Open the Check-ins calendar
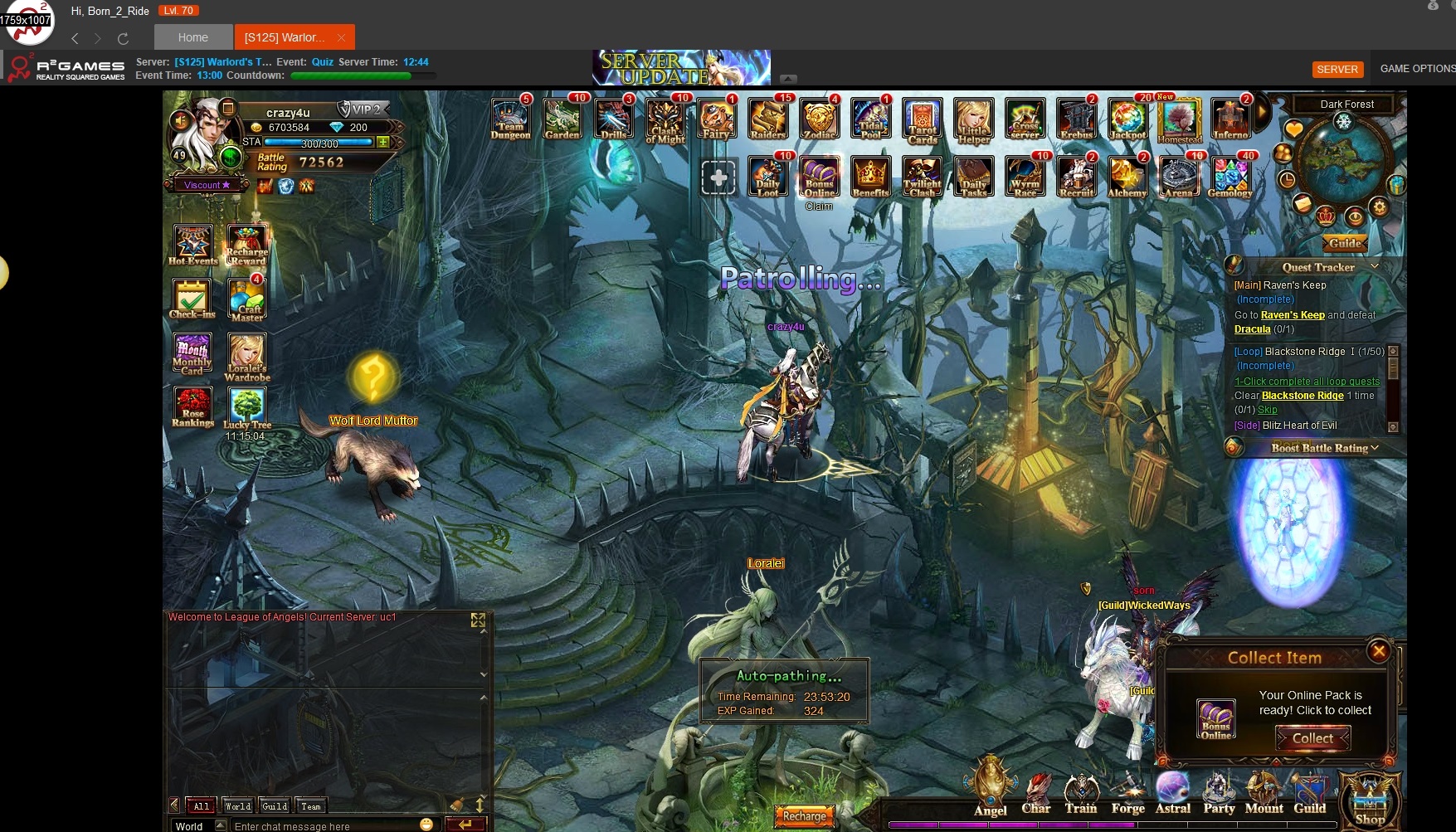Screen dimensions: 1456x832 point(192,299)
